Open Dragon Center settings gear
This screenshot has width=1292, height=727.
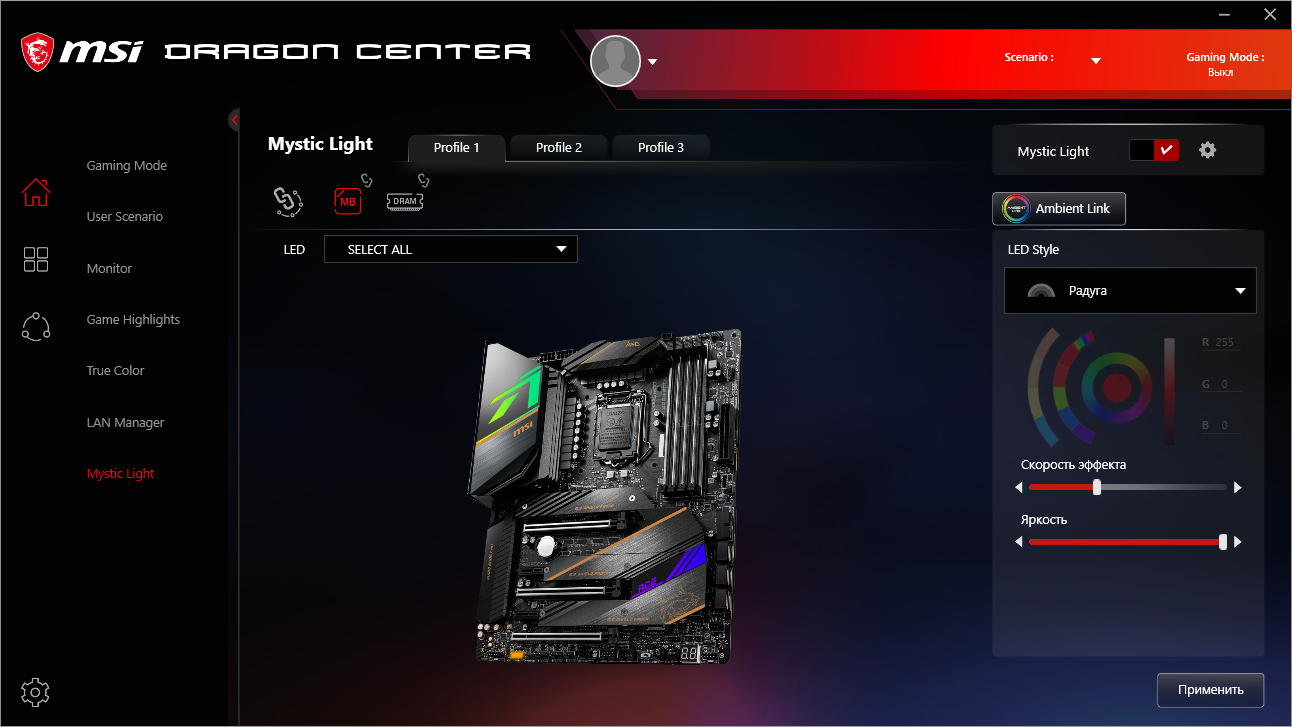34,692
